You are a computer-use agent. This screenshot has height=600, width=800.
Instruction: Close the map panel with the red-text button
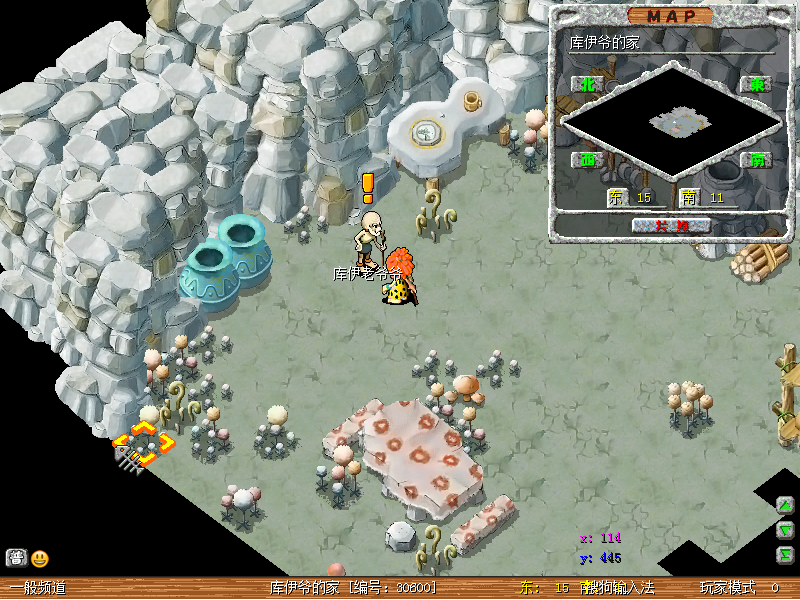tap(671, 225)
